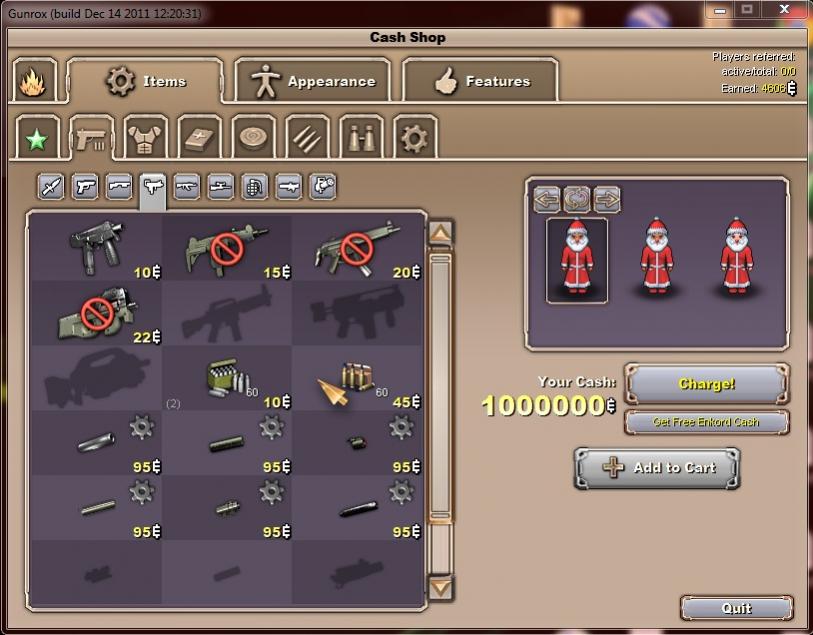Image resolution: width=813 pixels, height=635 pixels.
Task: Filter weapons by knife icon
Action: 52,187
